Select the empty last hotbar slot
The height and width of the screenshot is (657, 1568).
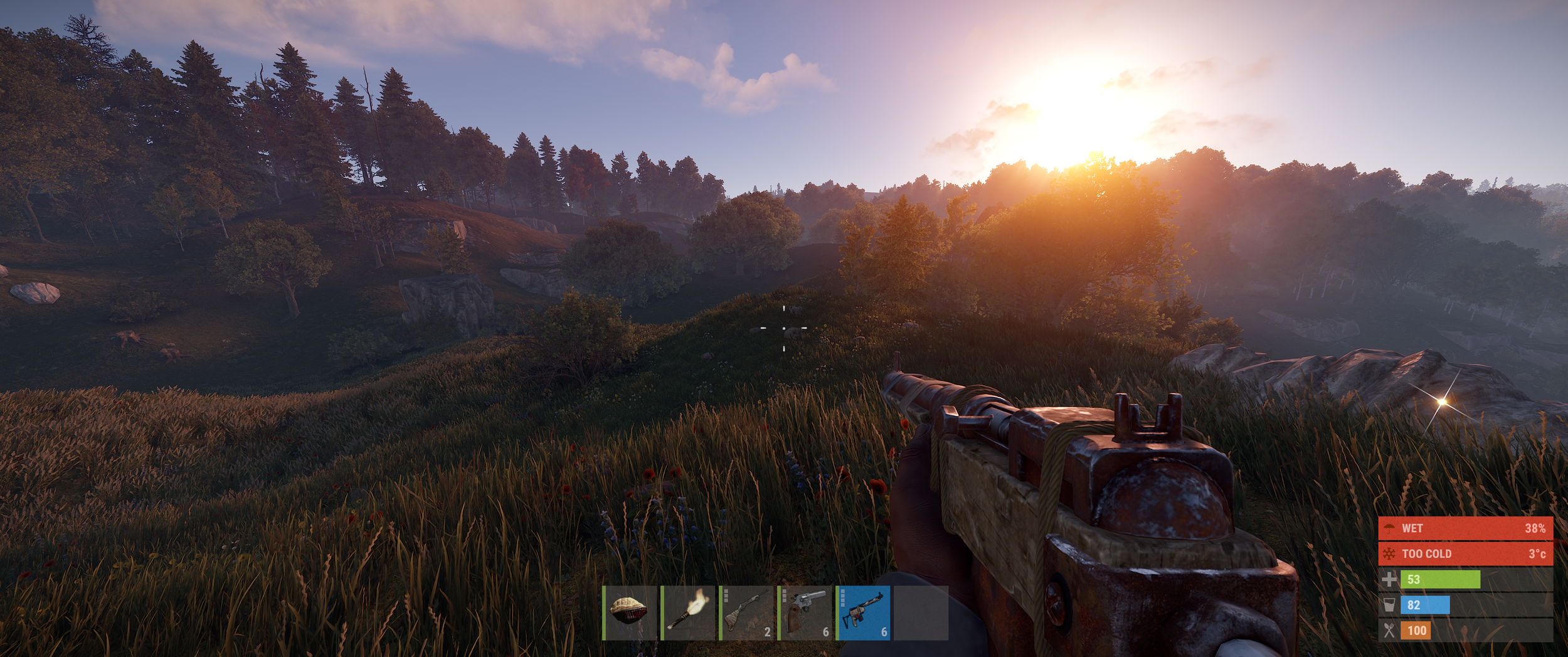[921, 612]
